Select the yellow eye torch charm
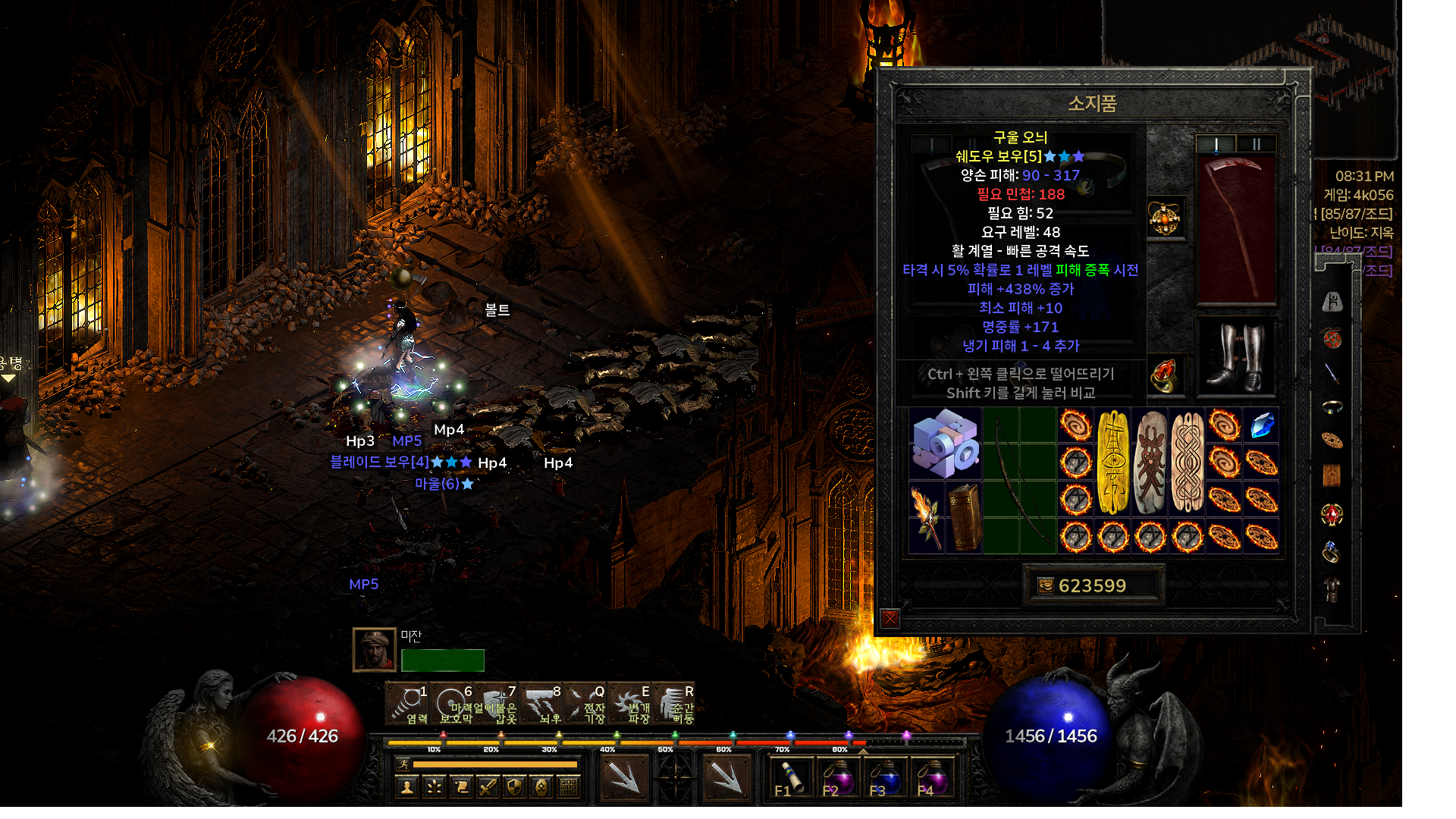 point(1113,461)
